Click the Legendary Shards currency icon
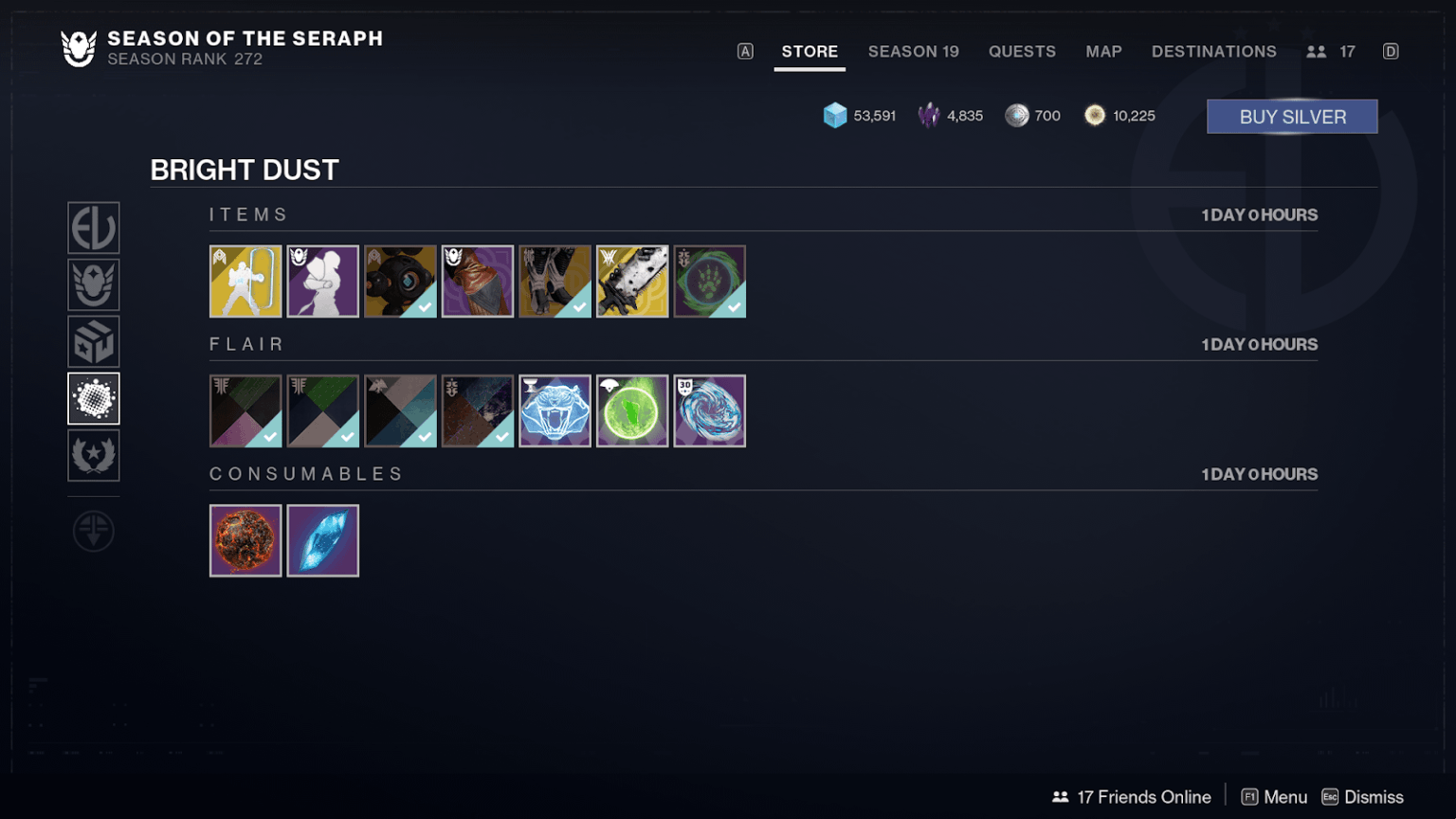Screen dimensions: 1456x819 [930, 115]
